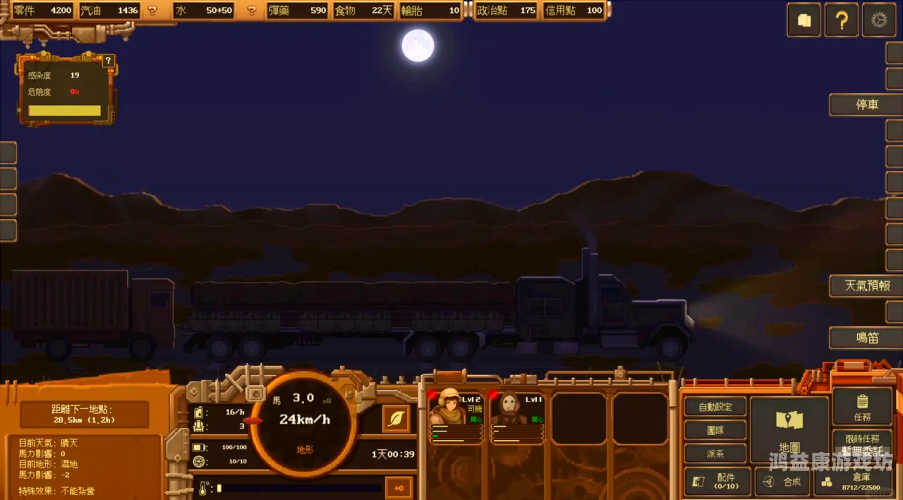
Task: Open the 天氣預報 weather forecast
Action: pyautogui.click(x=865, y=286)
